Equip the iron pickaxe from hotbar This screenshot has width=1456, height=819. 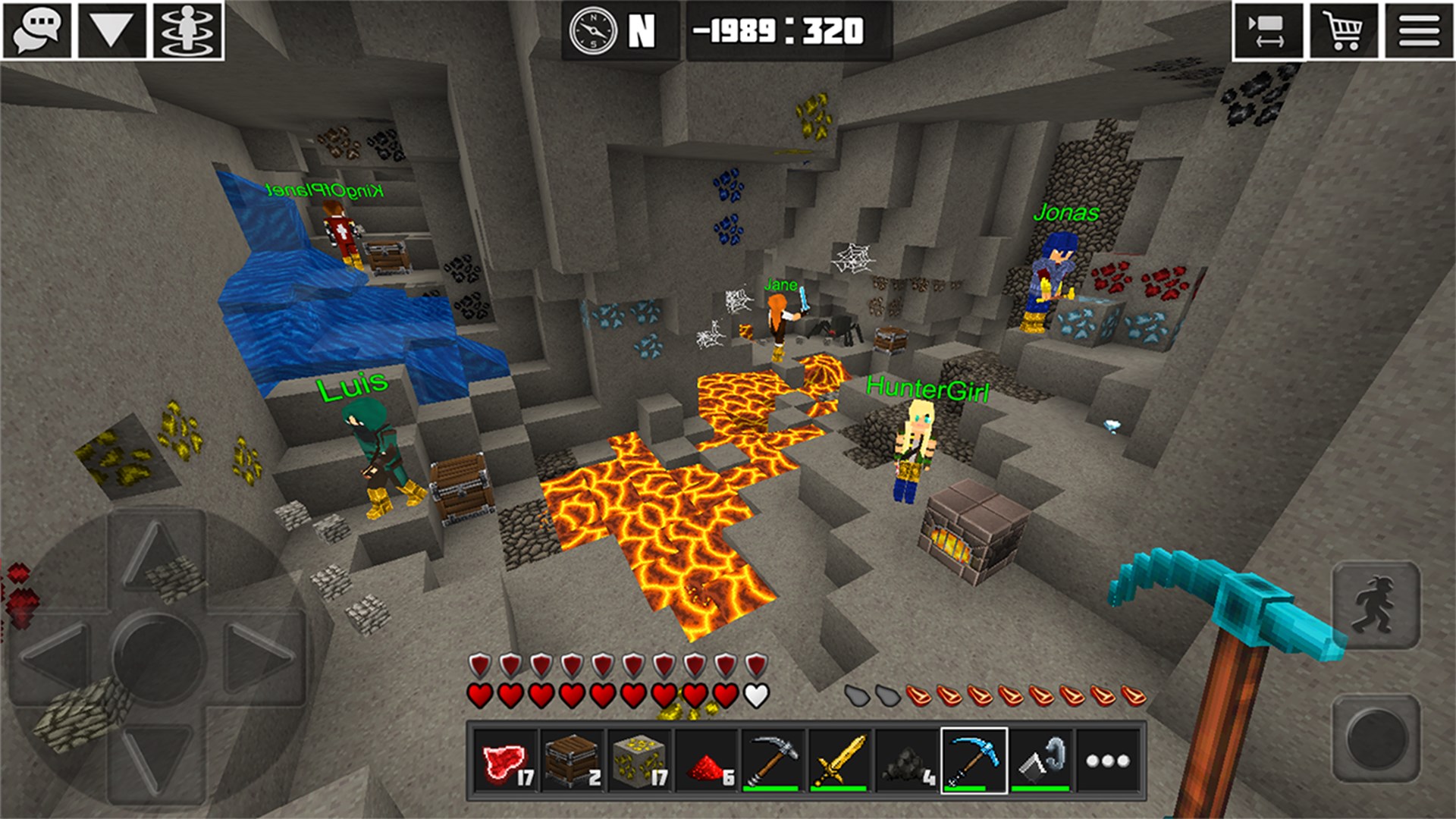click(773, 761)
